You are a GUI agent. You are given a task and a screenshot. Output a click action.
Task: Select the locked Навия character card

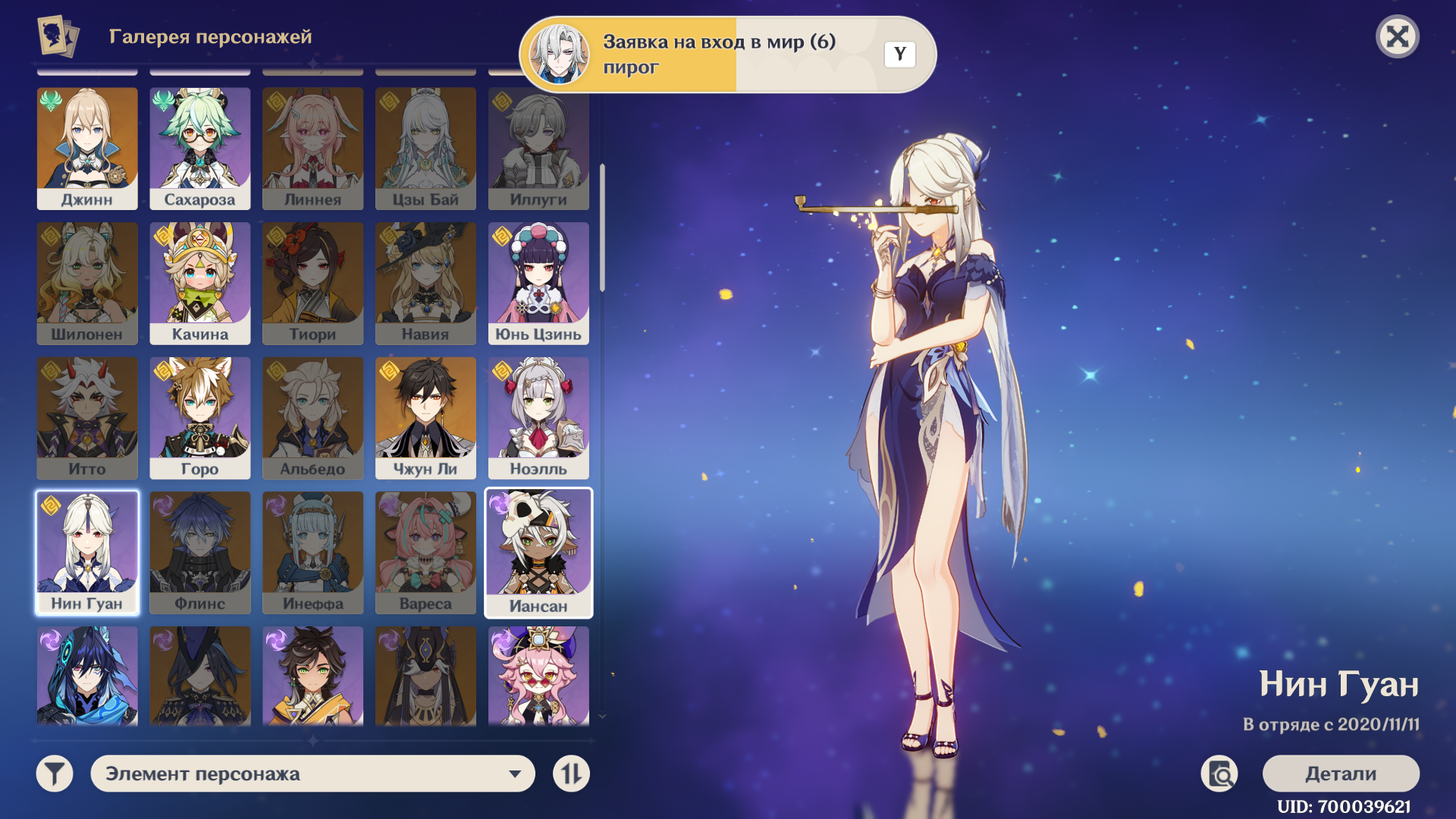pos(425,283)
